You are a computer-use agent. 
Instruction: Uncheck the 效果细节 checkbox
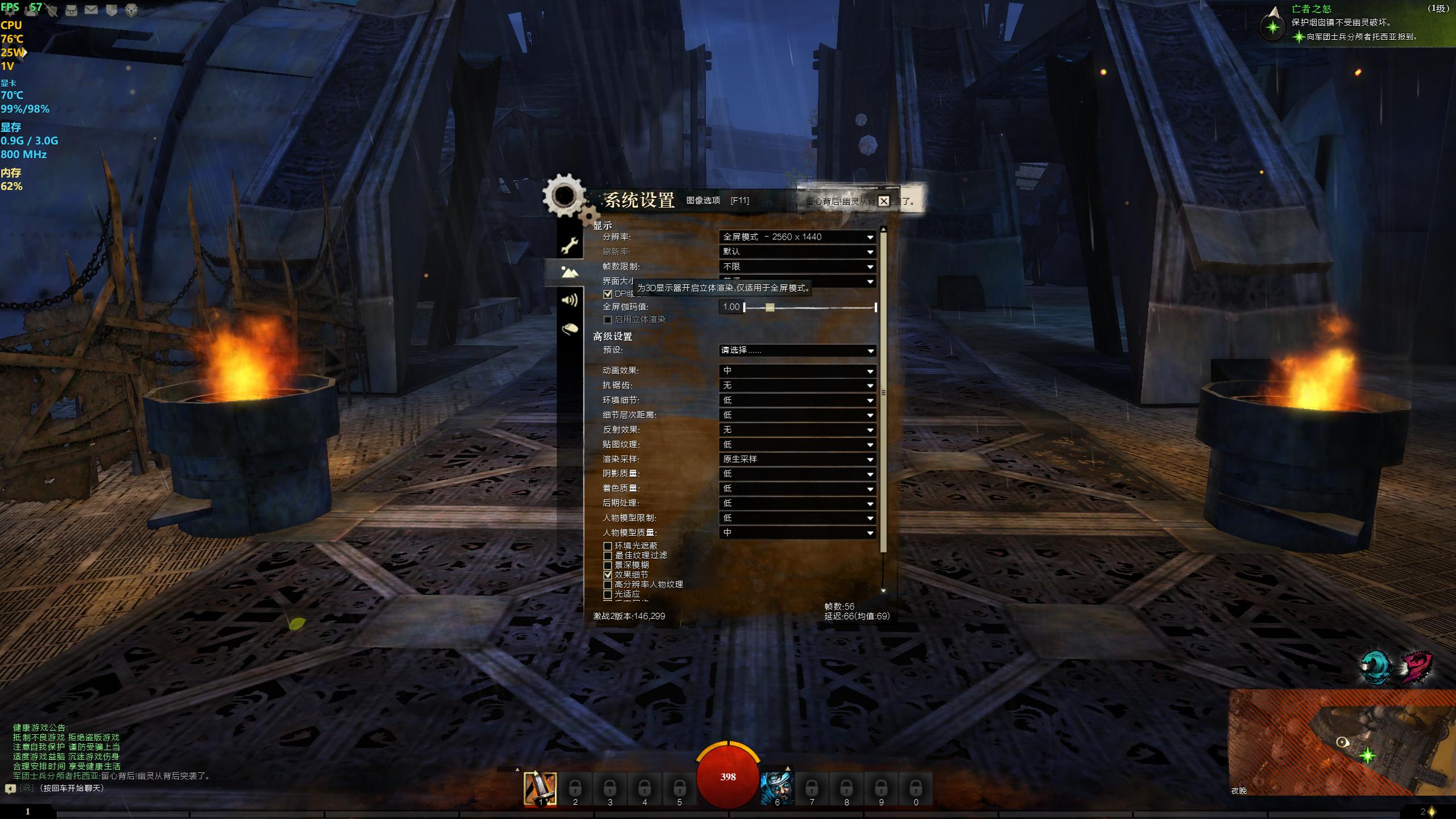click(x=607, y=575)
